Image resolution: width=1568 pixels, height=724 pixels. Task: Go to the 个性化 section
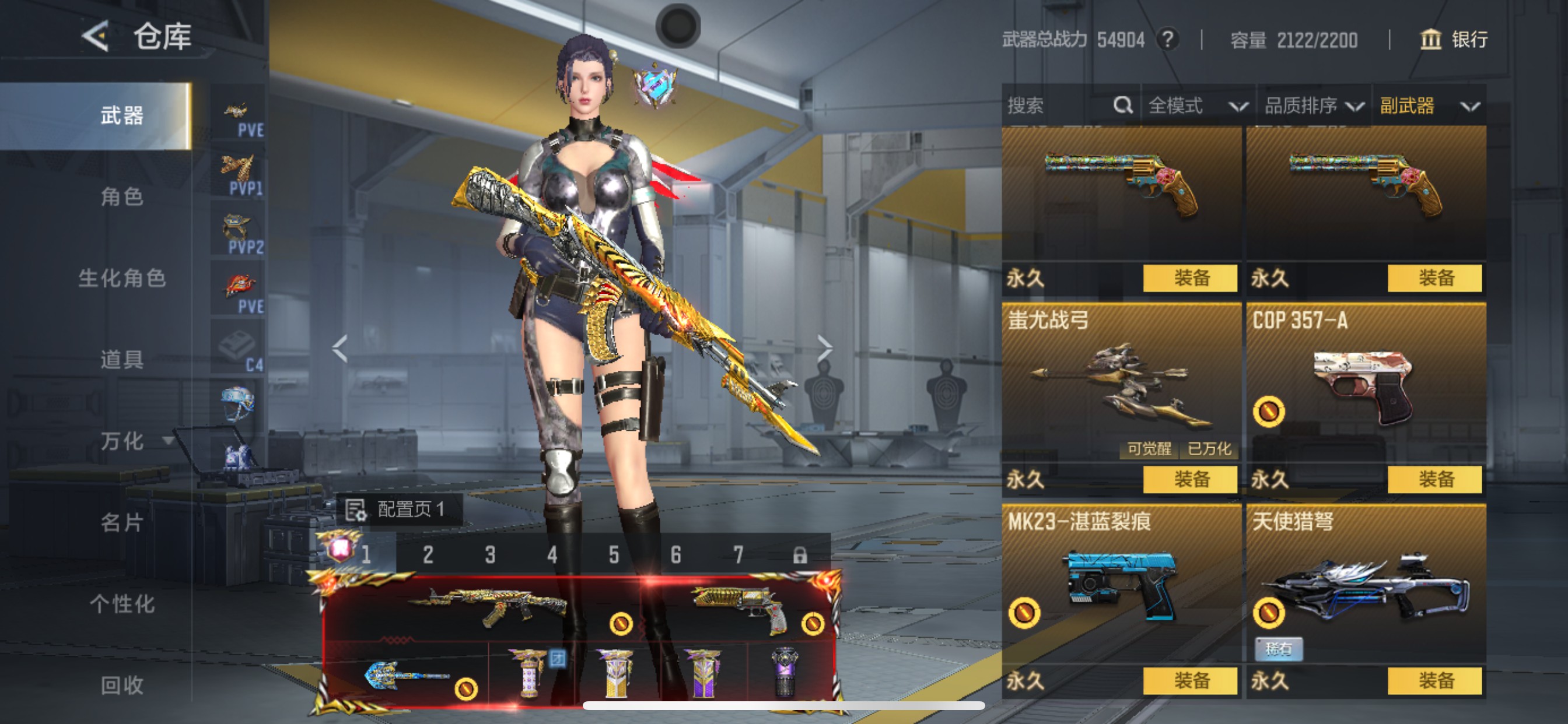coord(122,603)
